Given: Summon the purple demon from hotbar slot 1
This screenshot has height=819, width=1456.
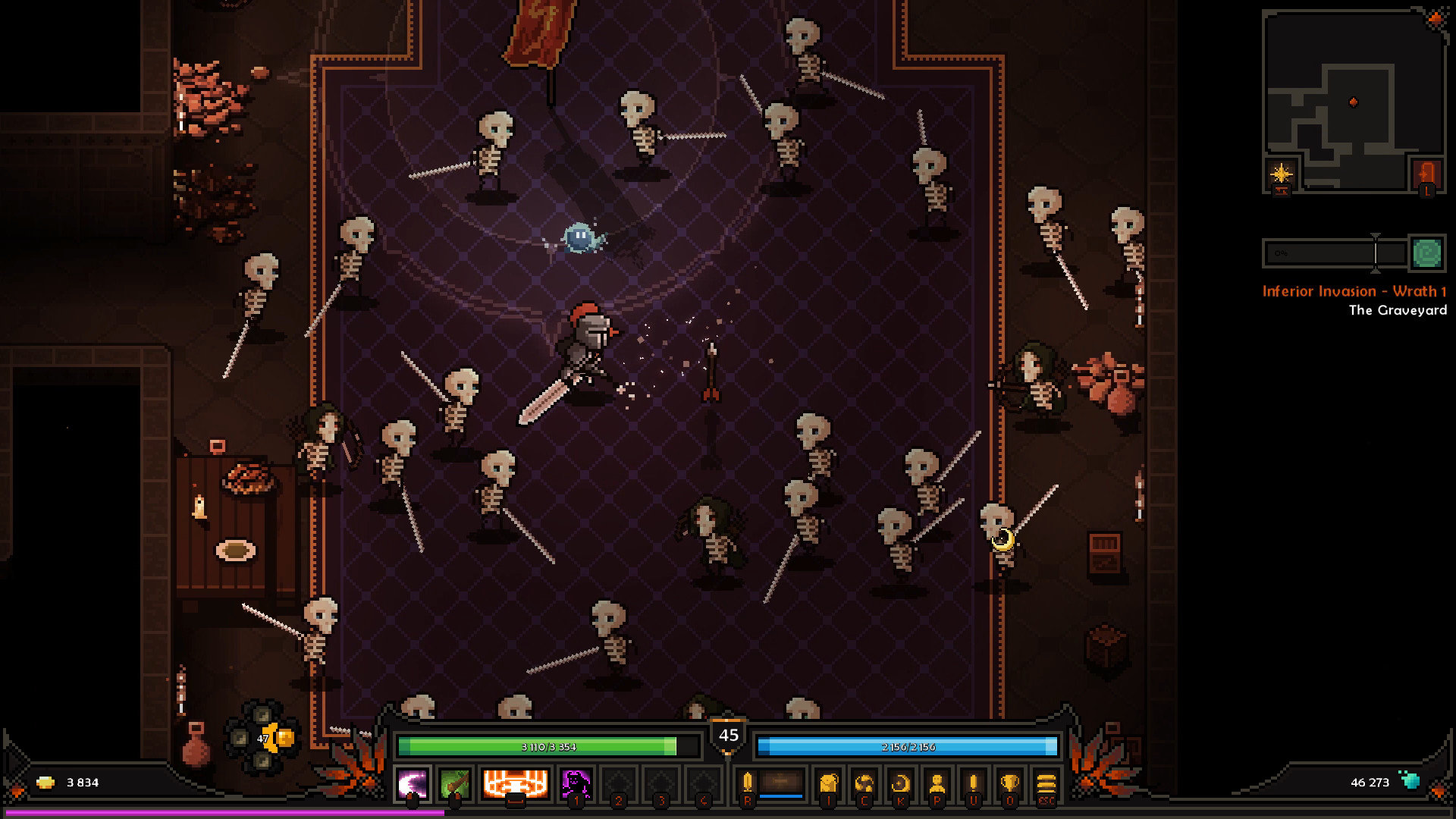Looking at the screenshot, I should pyautogui.click(x=576, y=785).
